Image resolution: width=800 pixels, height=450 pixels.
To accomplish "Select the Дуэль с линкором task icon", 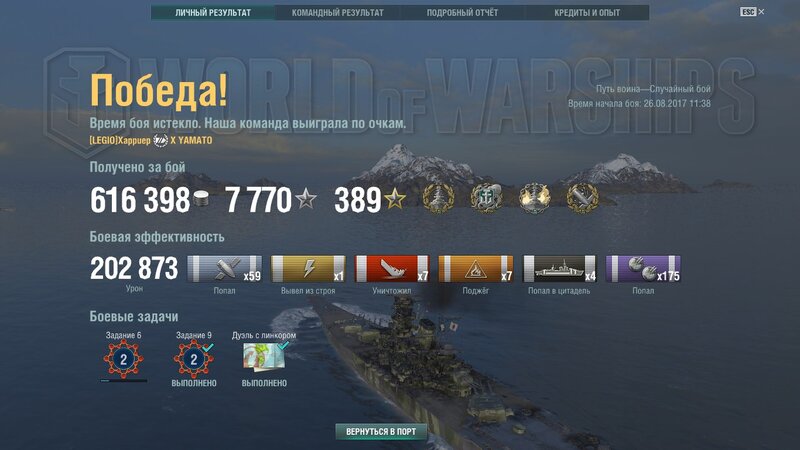I will (x=265, y=358).
